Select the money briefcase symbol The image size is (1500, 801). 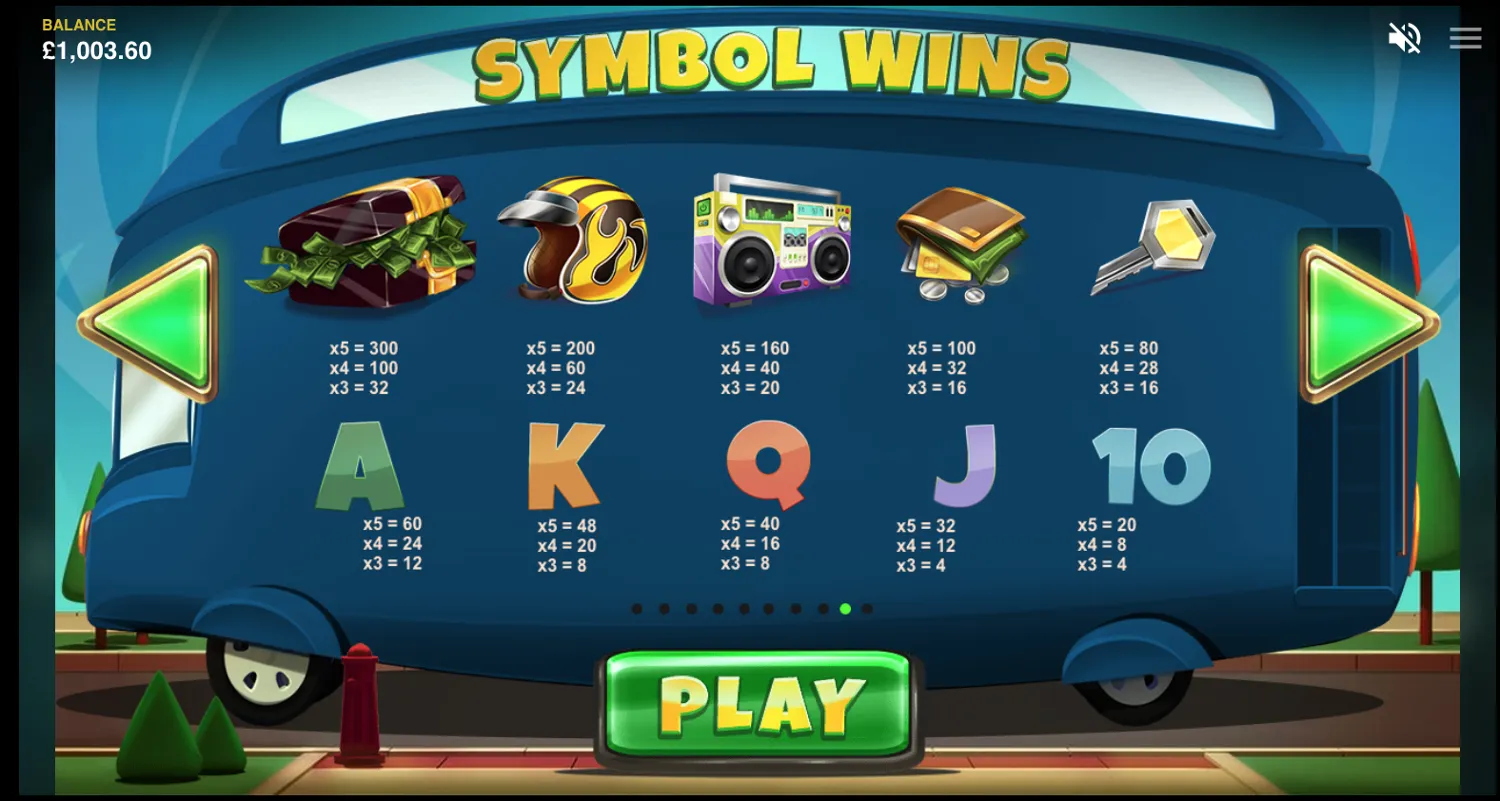[x=366, y=247]
